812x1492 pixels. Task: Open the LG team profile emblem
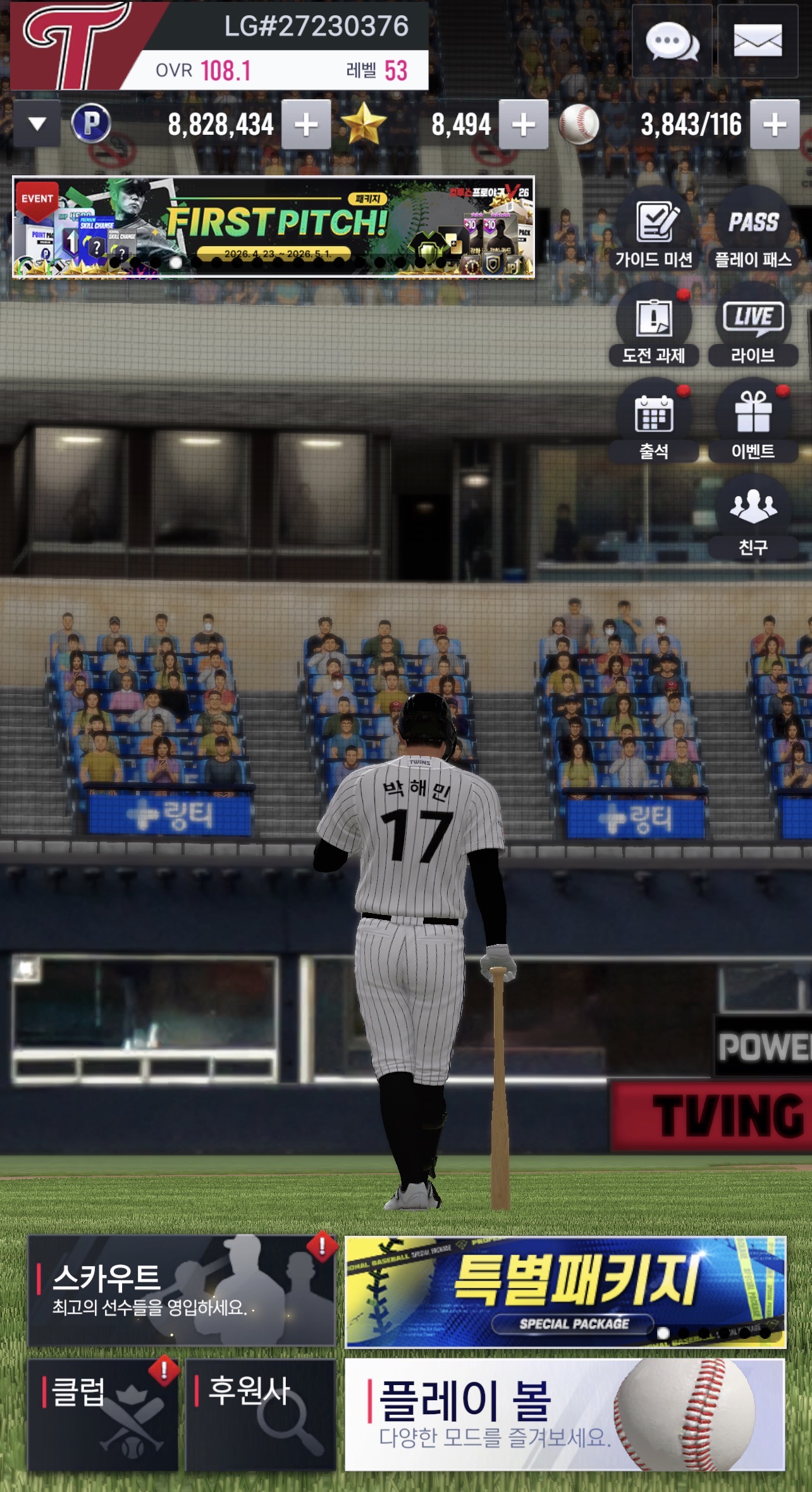76,46
